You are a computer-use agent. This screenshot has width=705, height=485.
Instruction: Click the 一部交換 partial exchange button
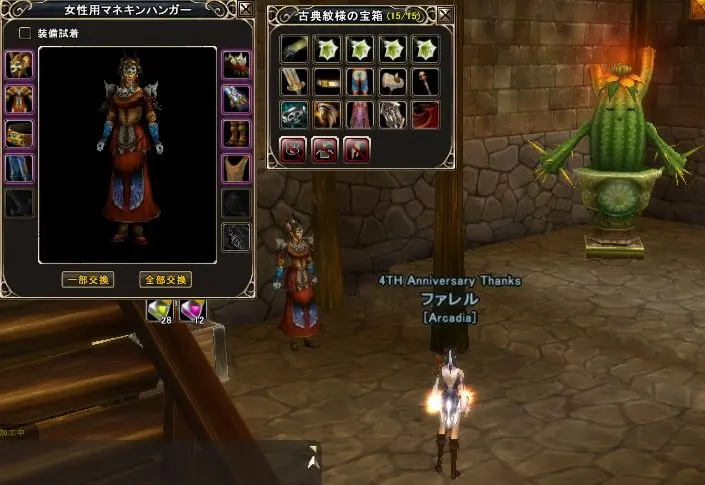pos(87,279)
